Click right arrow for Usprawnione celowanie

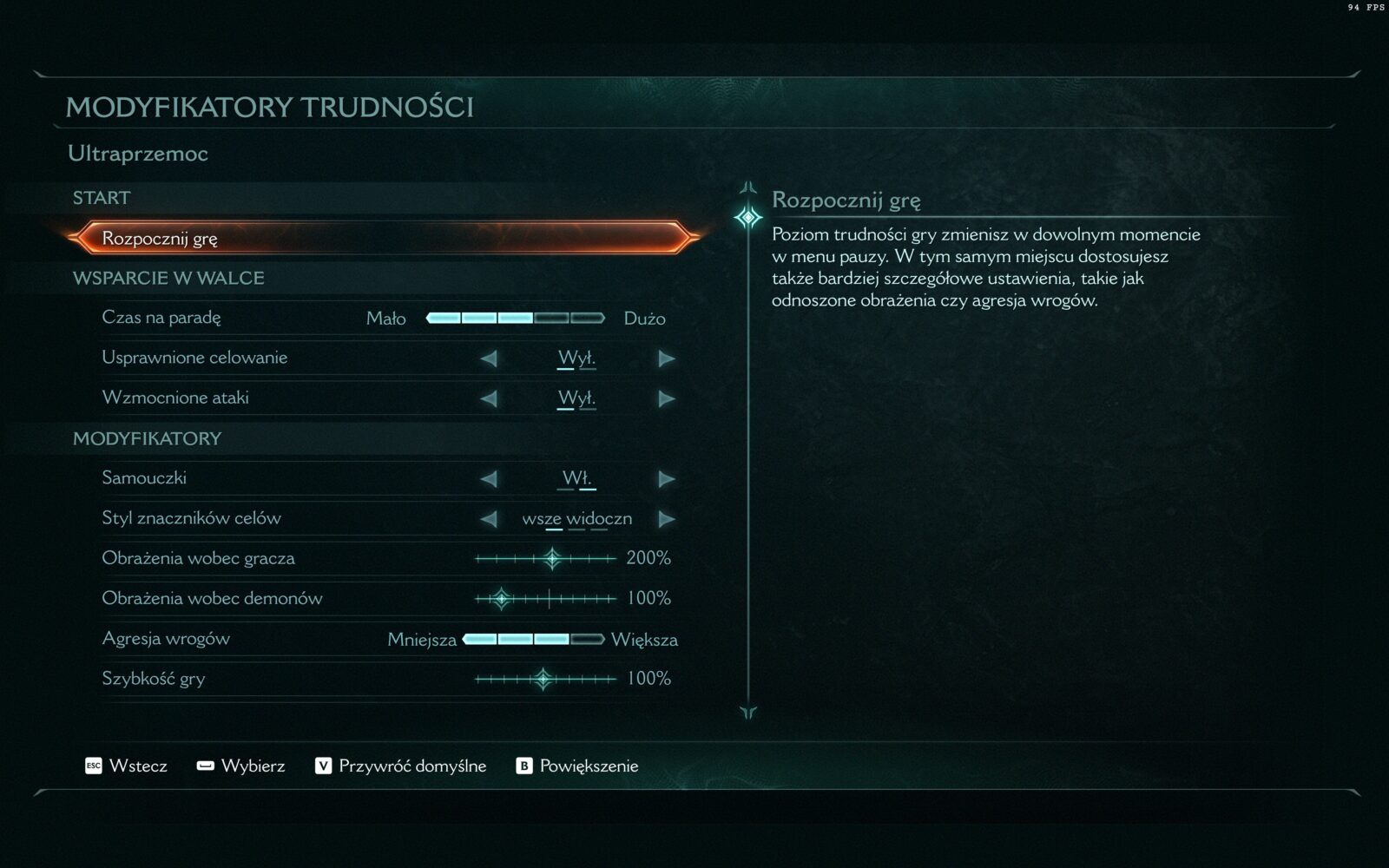point(666,358)
